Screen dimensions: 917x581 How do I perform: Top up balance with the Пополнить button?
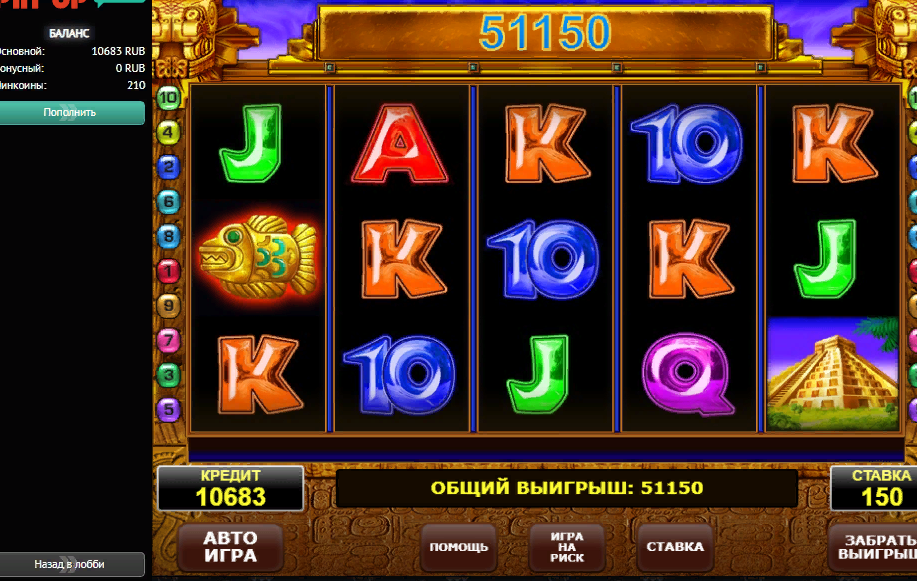[x=72, y=112]
